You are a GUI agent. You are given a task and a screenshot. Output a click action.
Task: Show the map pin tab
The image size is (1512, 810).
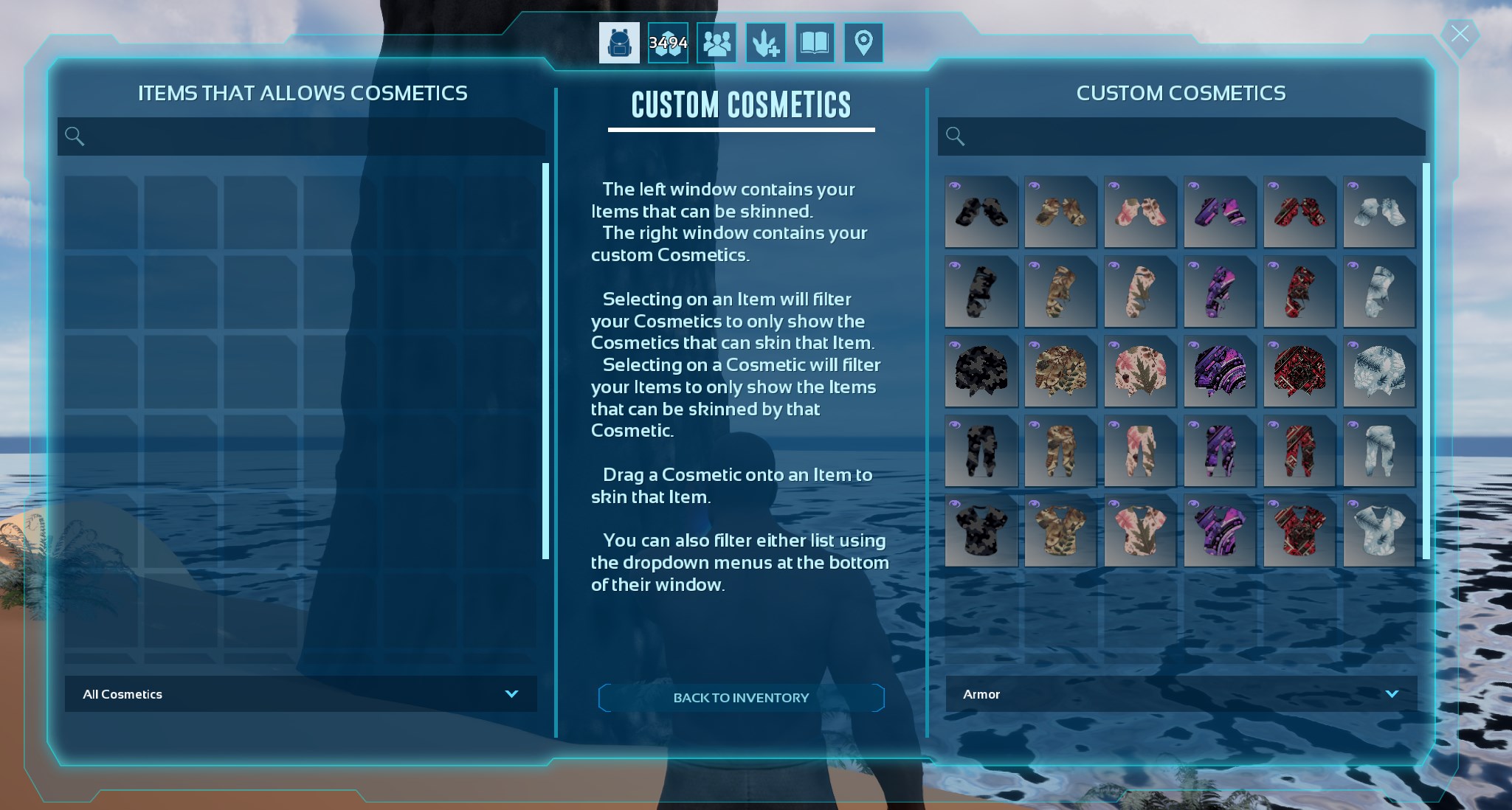(x=863, y=43)
